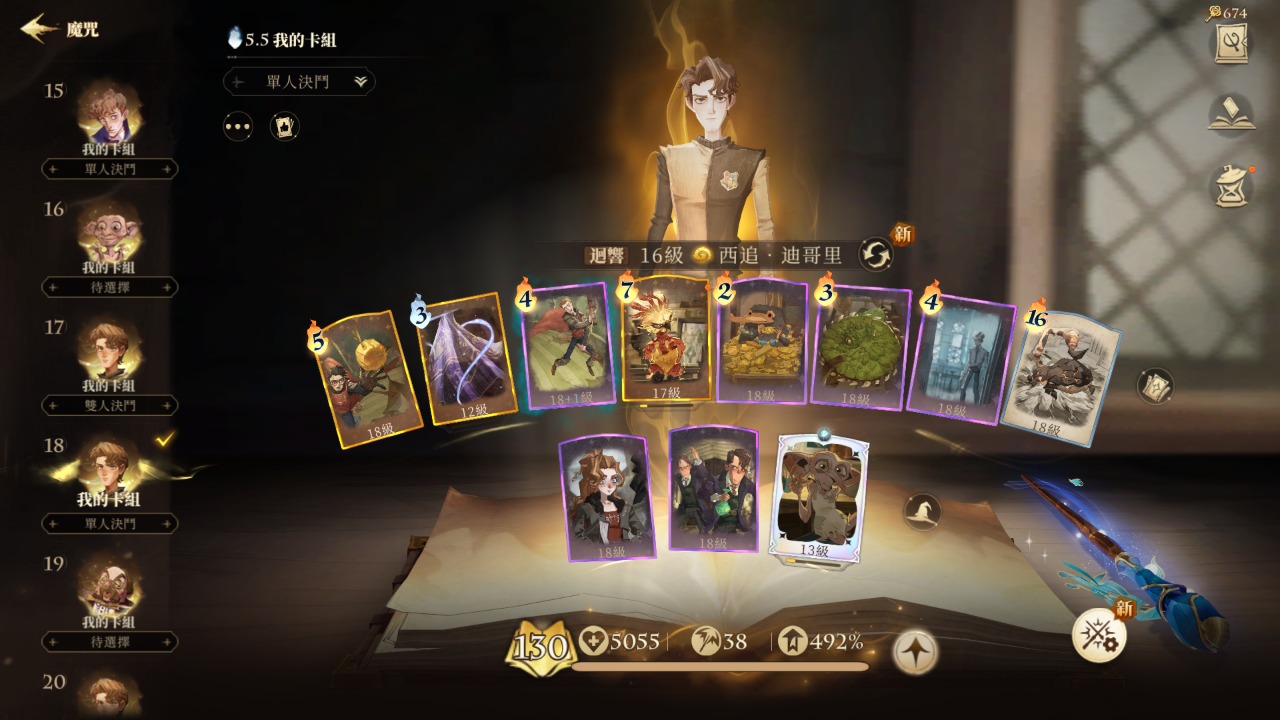Image resolution: width=1280 pixels, height=720 pixels.
Task: Click the sorting hat icon
Action: [x=921, y=513]
